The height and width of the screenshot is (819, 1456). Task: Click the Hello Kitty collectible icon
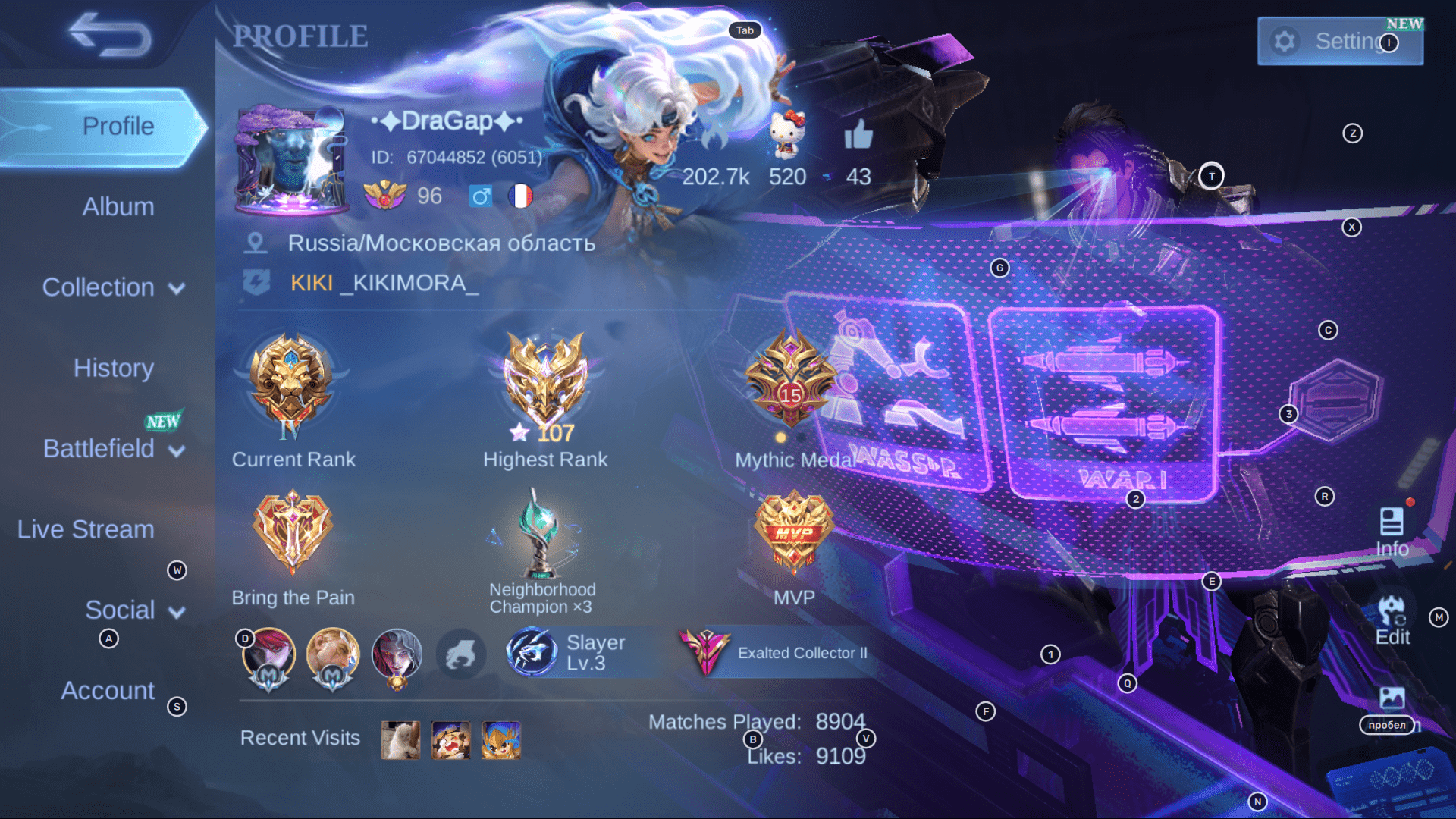tap(786, 136)
